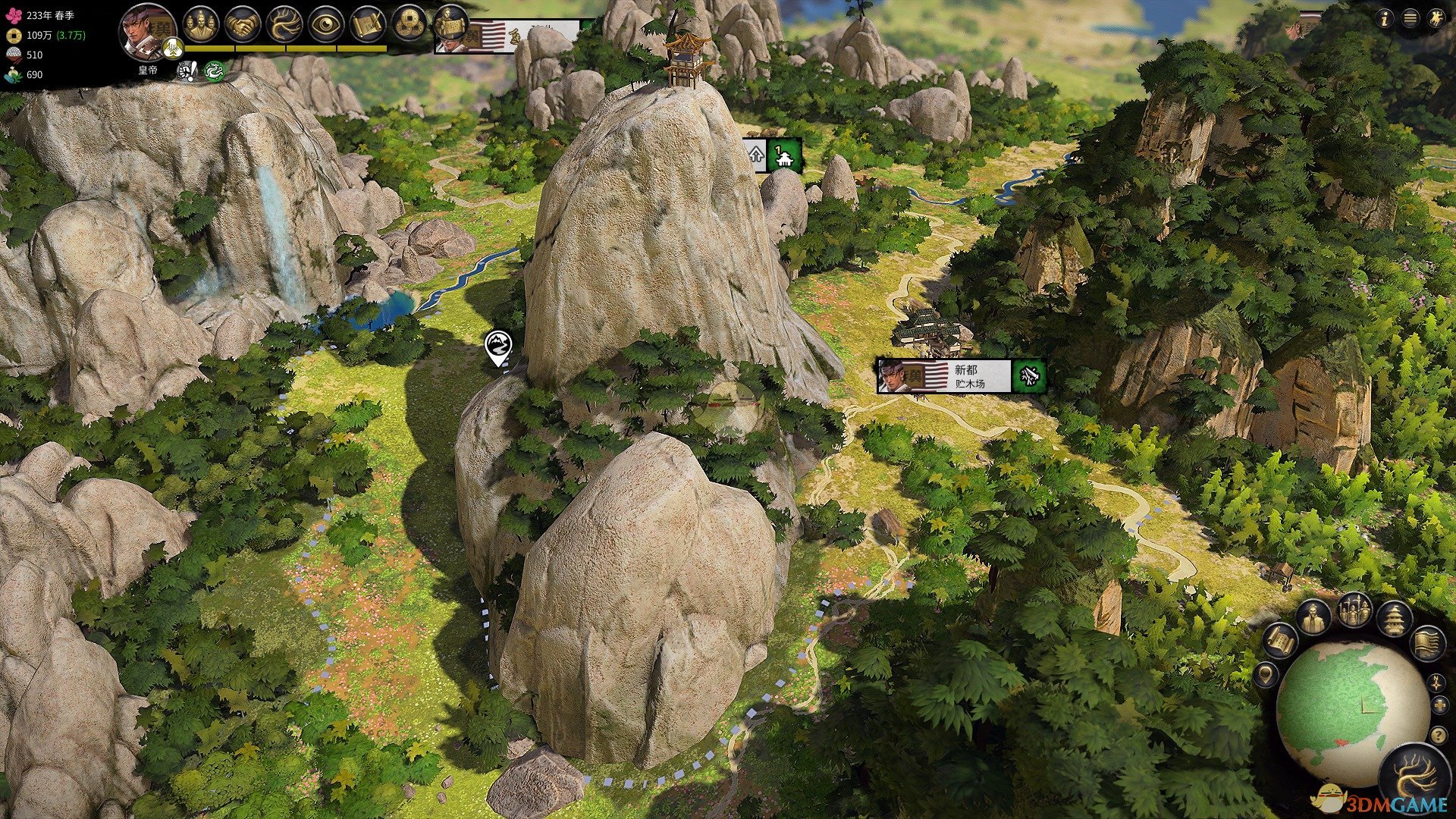
Task: Open the information 'i' button
Action: (x=1385, y=20)
